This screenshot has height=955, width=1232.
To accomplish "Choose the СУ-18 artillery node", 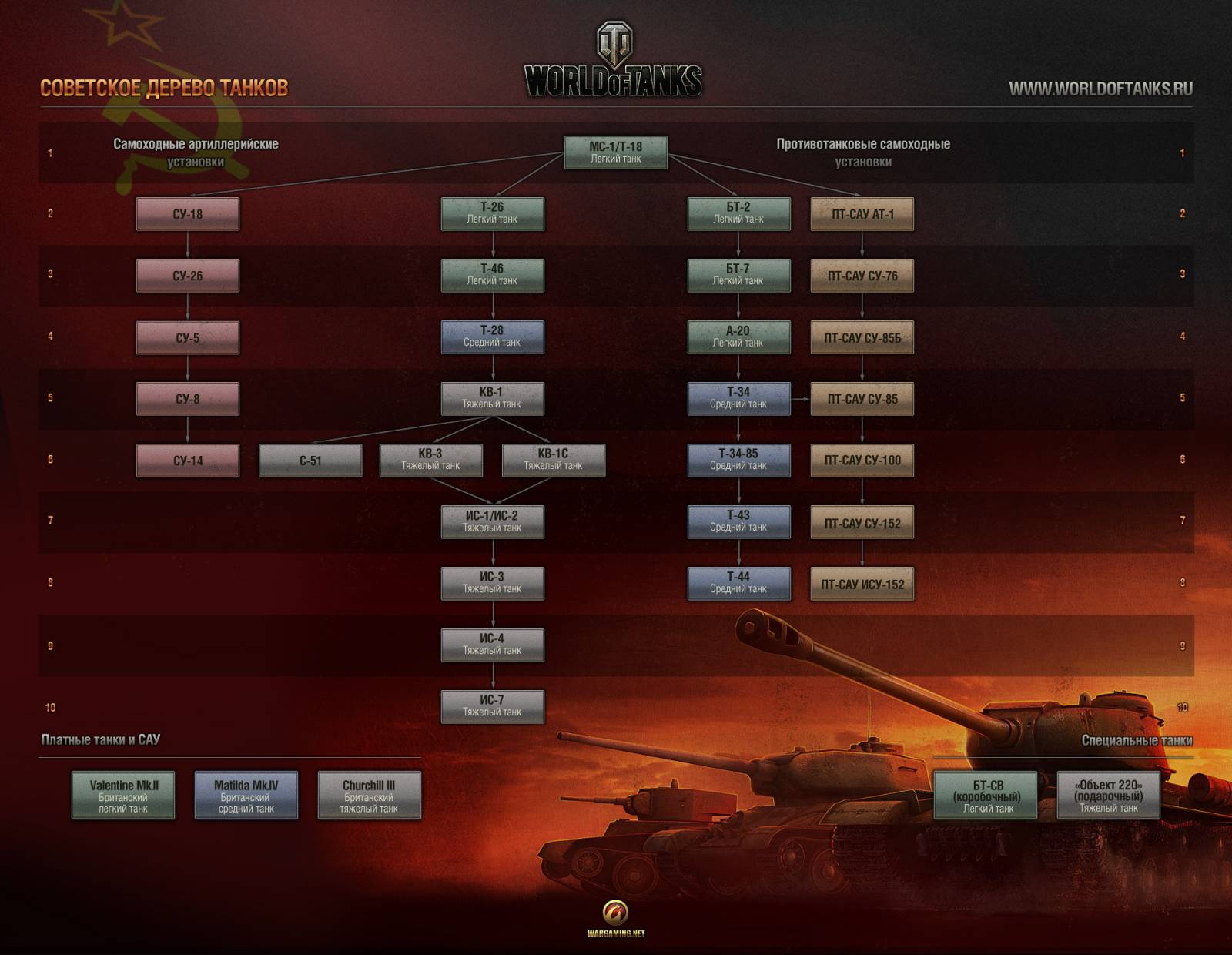I will (188, 214).
